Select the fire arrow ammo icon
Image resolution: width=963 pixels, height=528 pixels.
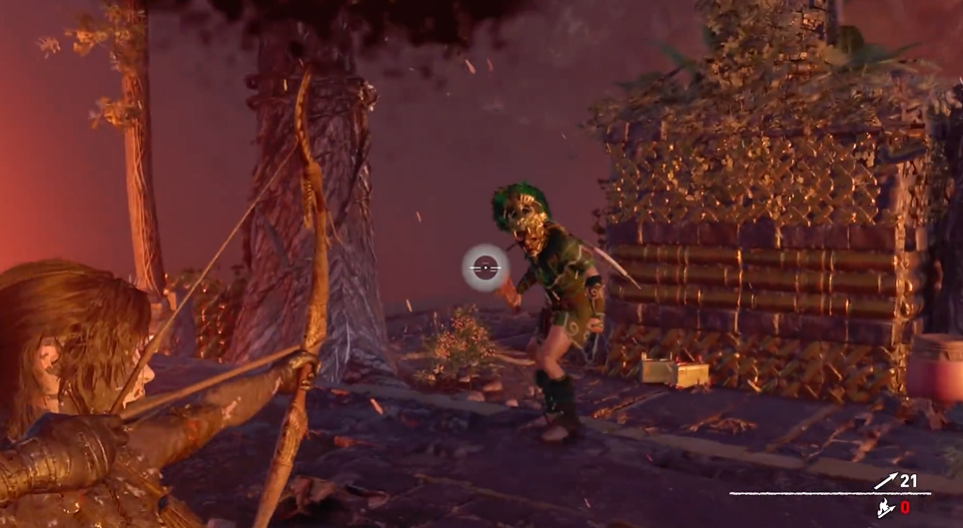pyautogui.click(x=885, y=508)
